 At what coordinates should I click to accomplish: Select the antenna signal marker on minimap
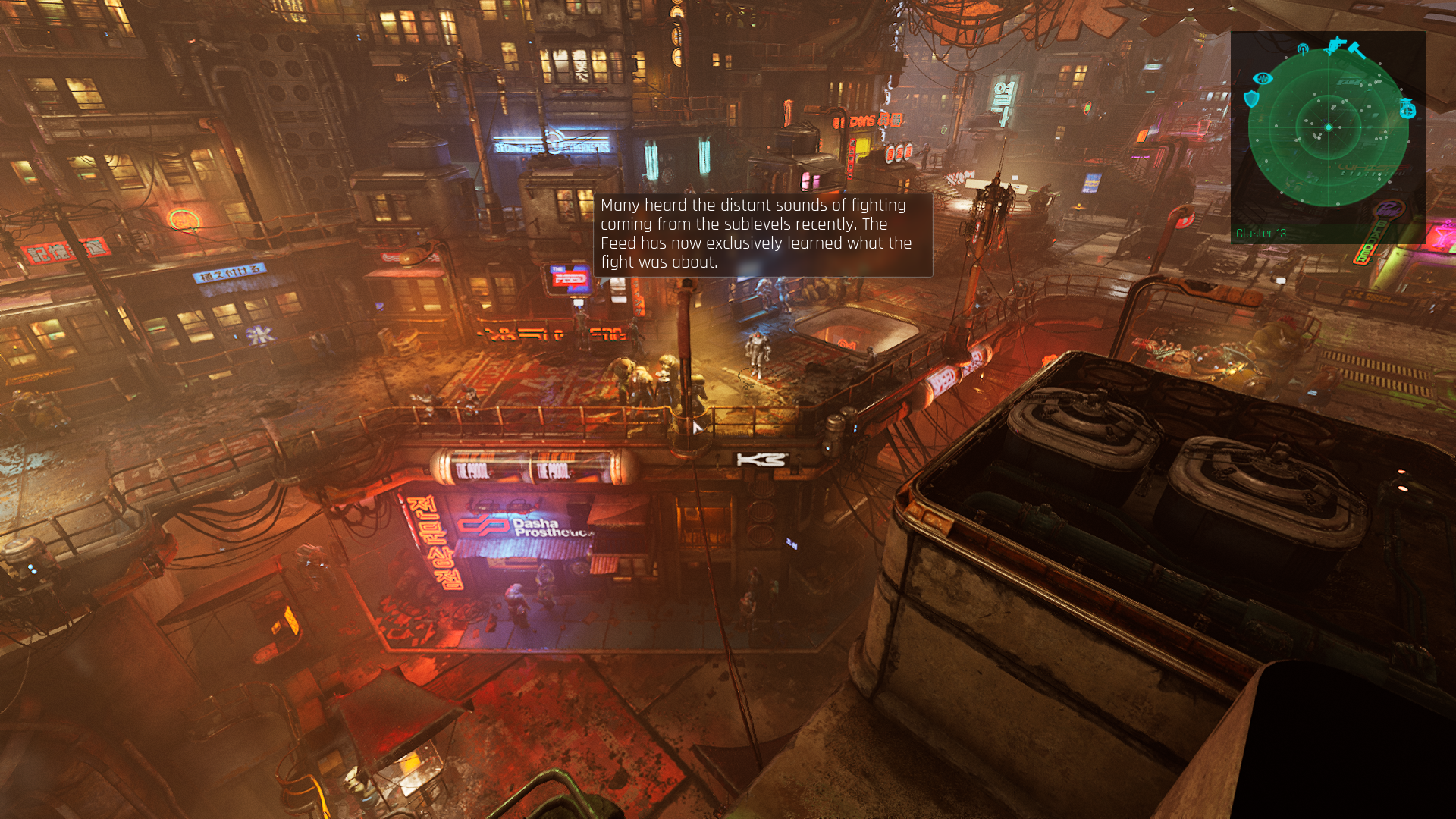[1303, 50]
